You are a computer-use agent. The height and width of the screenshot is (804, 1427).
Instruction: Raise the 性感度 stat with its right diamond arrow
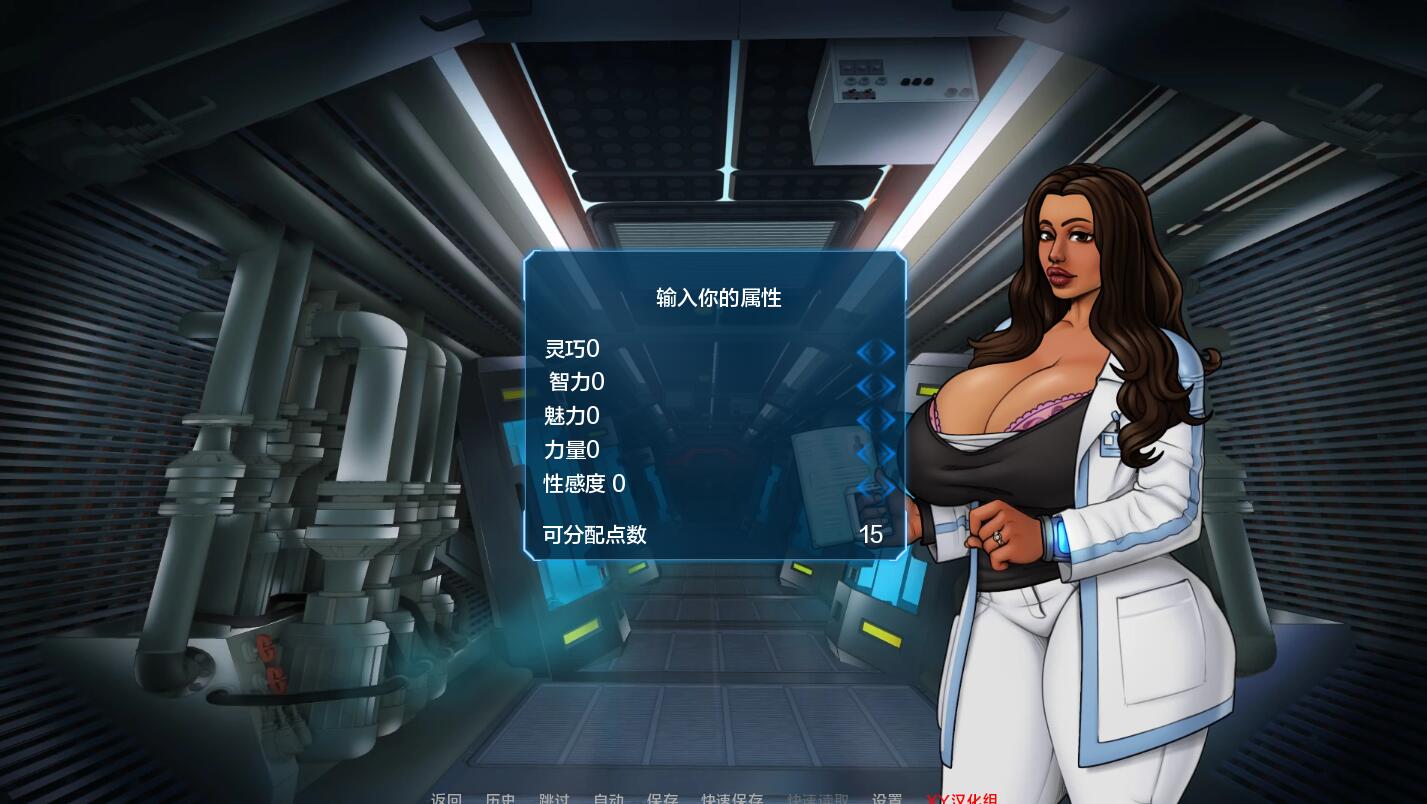pos(886,487)
